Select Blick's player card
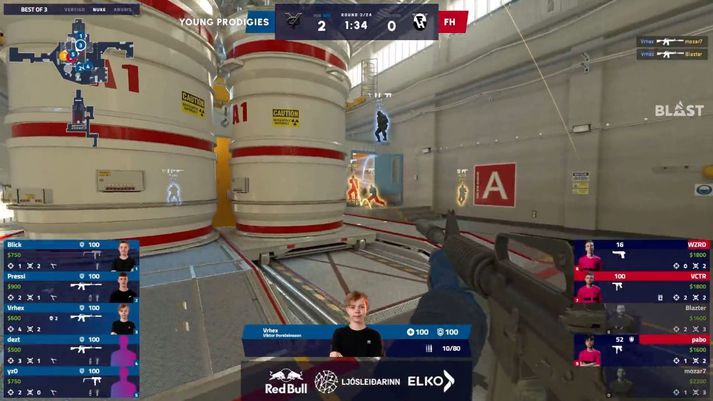Viewport: 713px width, 401px height. [68, 255]
